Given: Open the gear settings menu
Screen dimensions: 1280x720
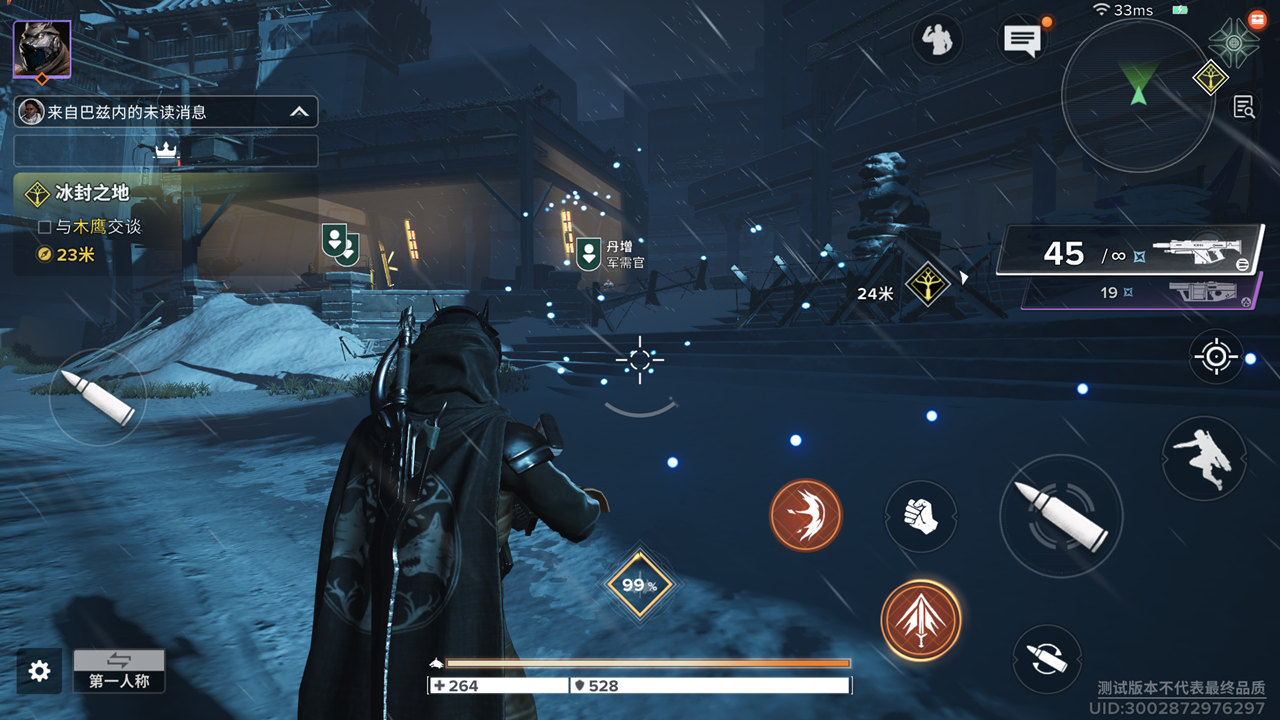Looking at the screenshot, I should pos(39,671).
